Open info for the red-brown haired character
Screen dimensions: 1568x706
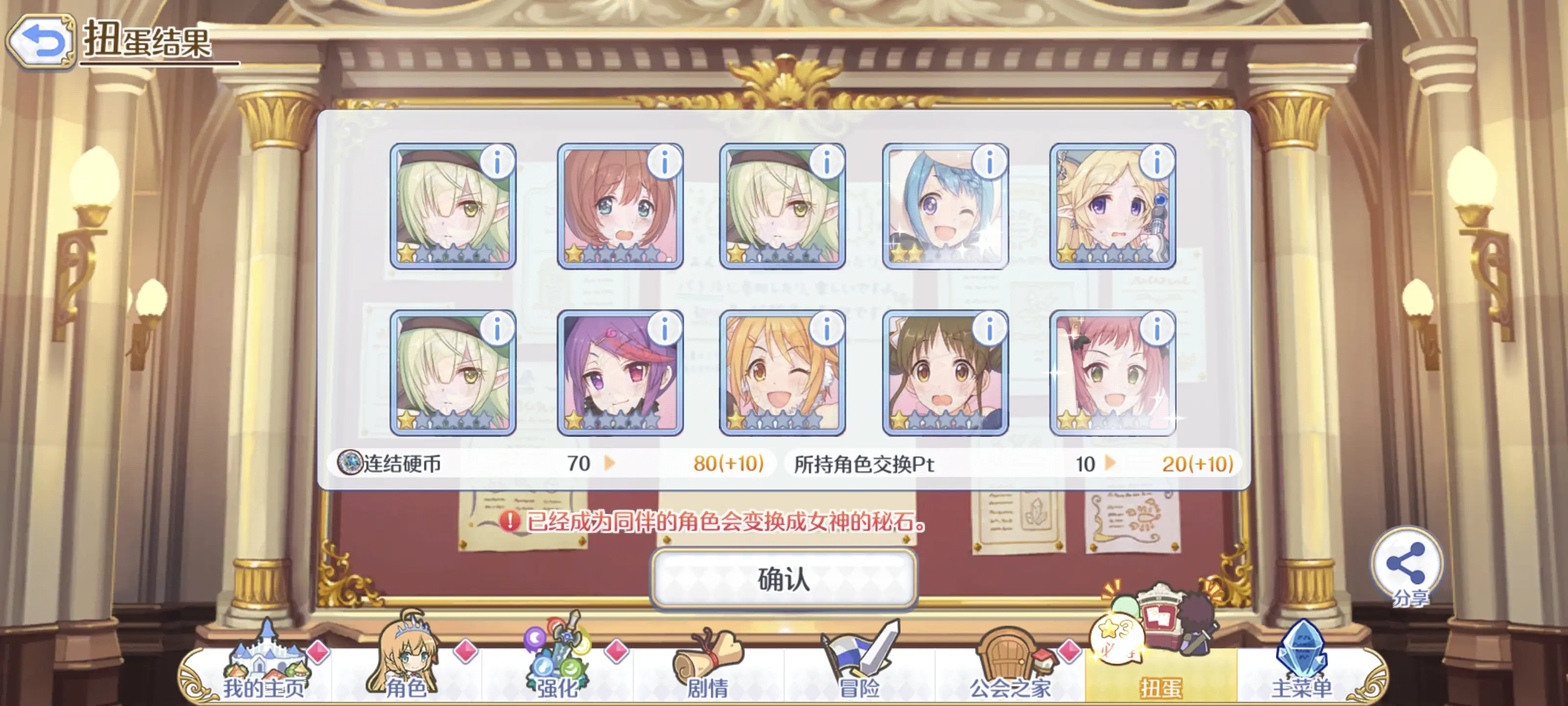[663, 163]
